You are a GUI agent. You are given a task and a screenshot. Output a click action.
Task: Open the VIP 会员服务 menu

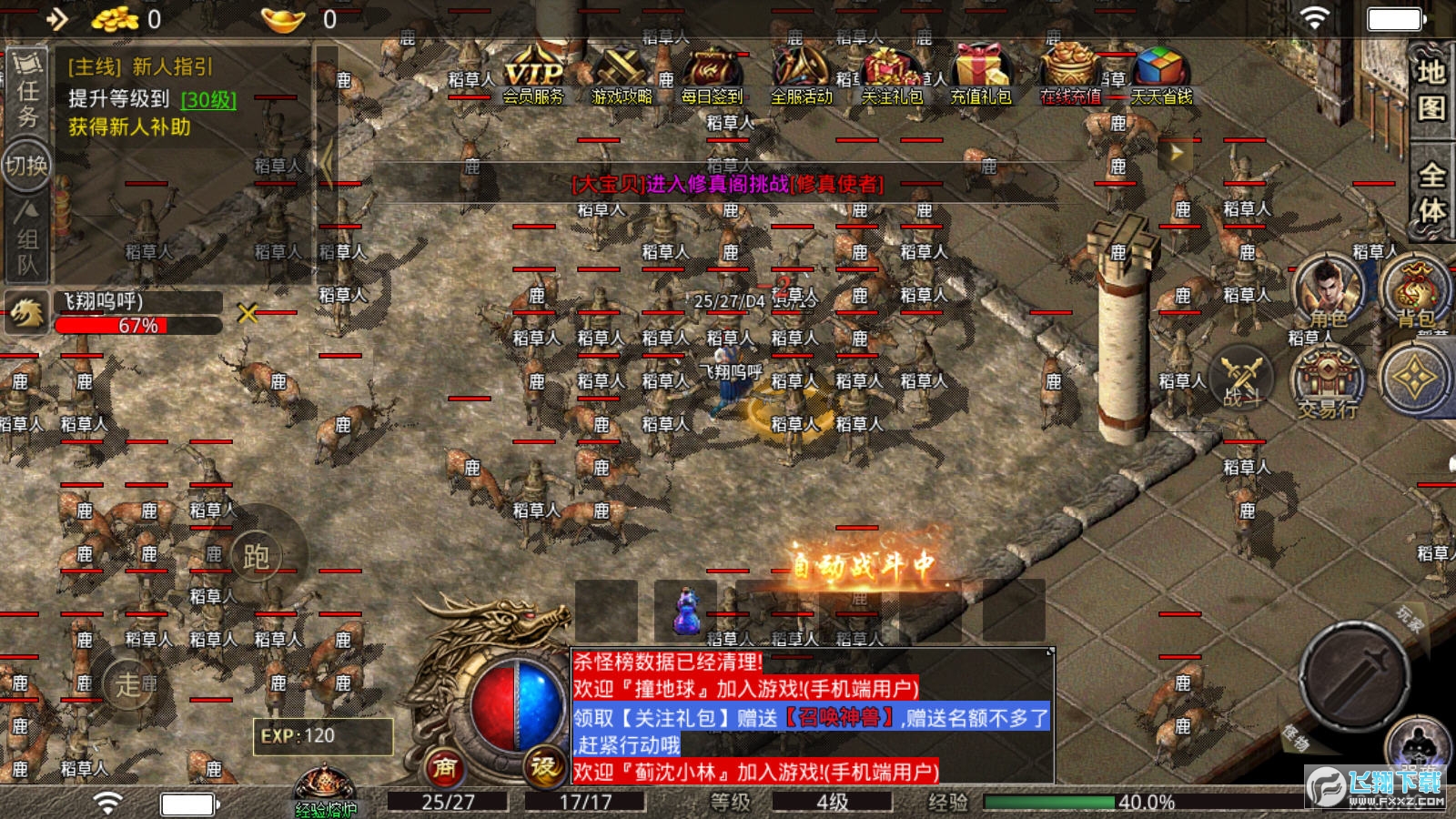click(x=533, y=76)
